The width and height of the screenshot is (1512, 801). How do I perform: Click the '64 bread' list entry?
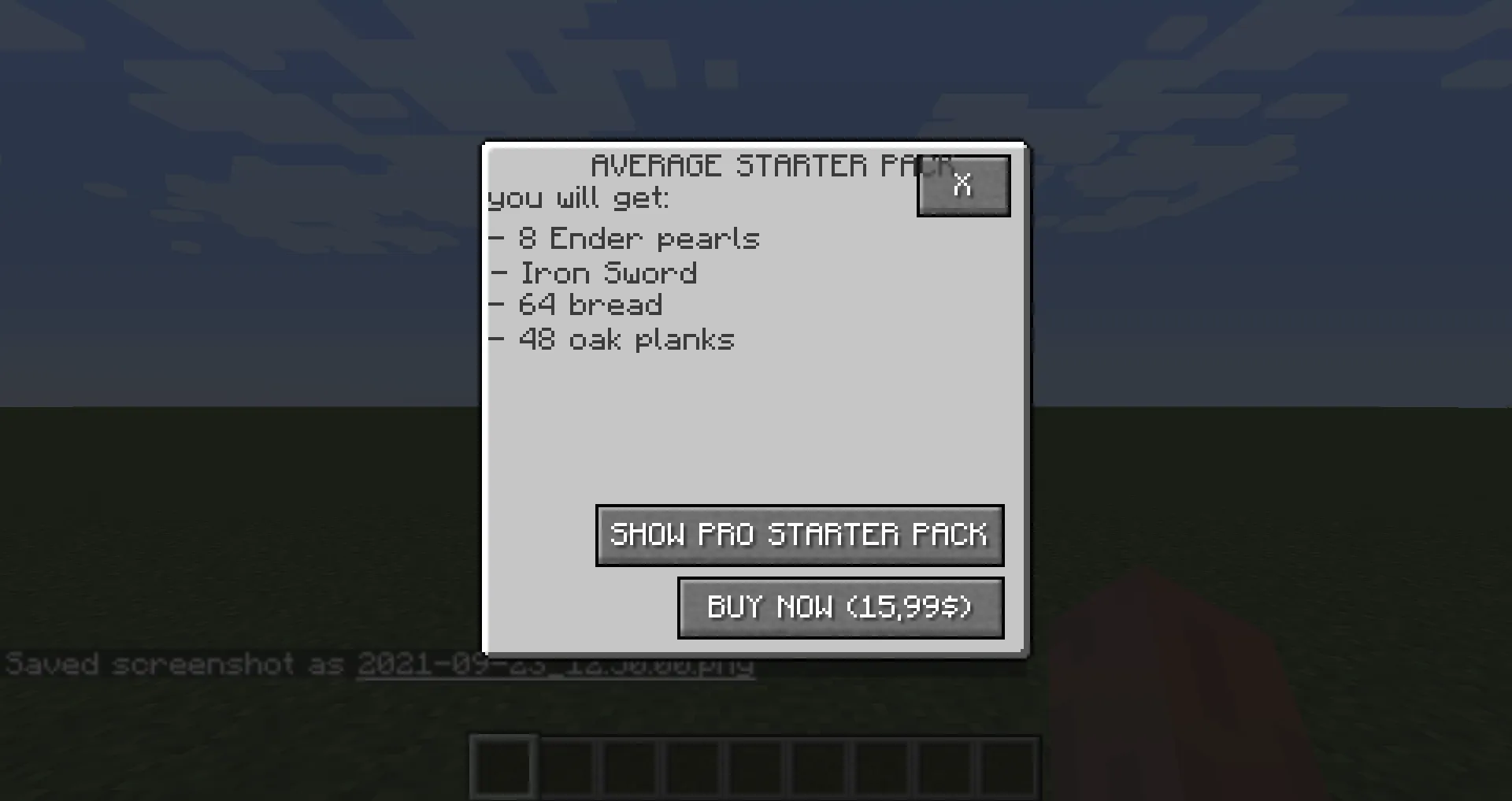[576, 306]
